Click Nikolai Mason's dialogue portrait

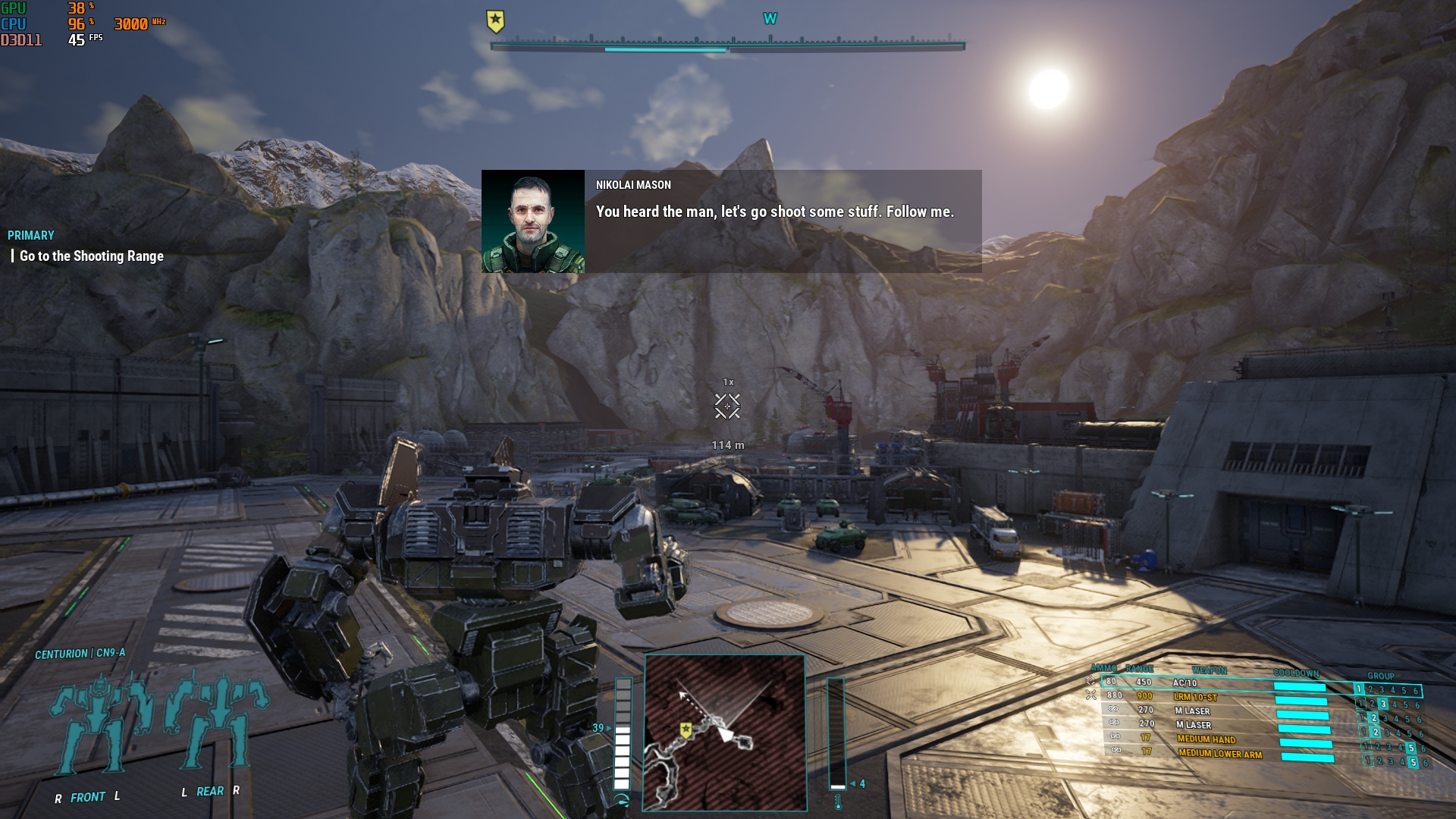pyautogui.click(x=533, y=221)
